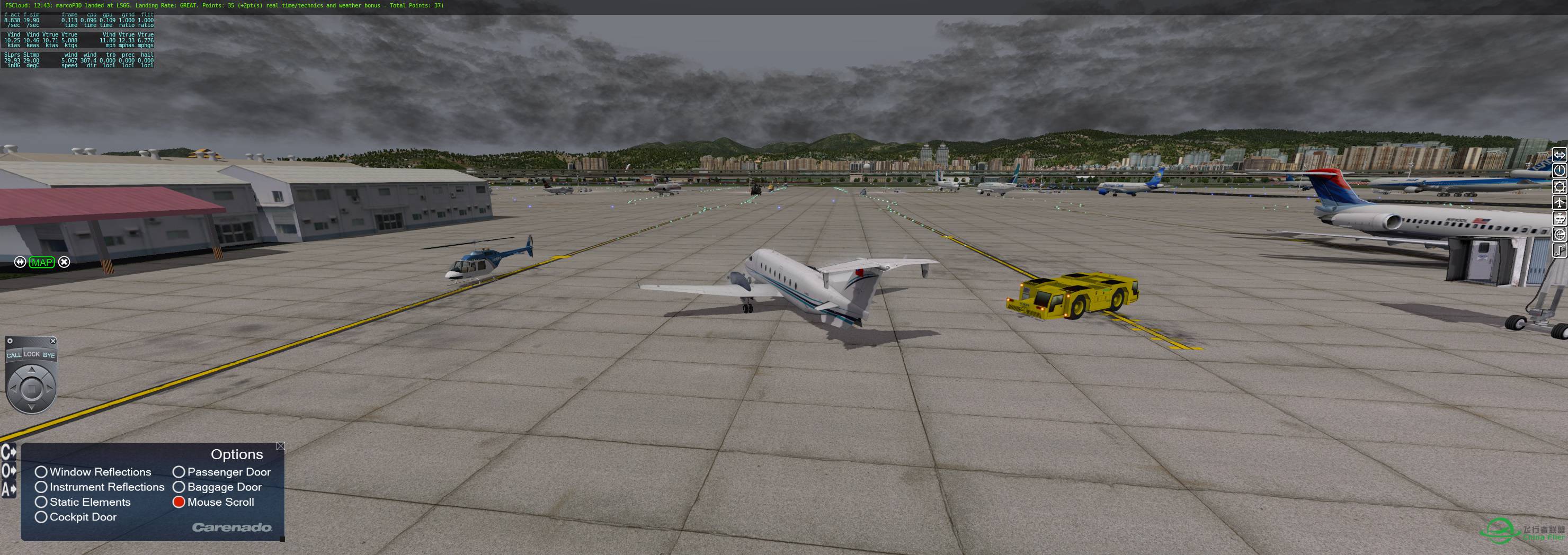The image size is (1568, 555).
Task: Select the aircraft view icon on the right sidebar
Action: [x=1560, y=202]
